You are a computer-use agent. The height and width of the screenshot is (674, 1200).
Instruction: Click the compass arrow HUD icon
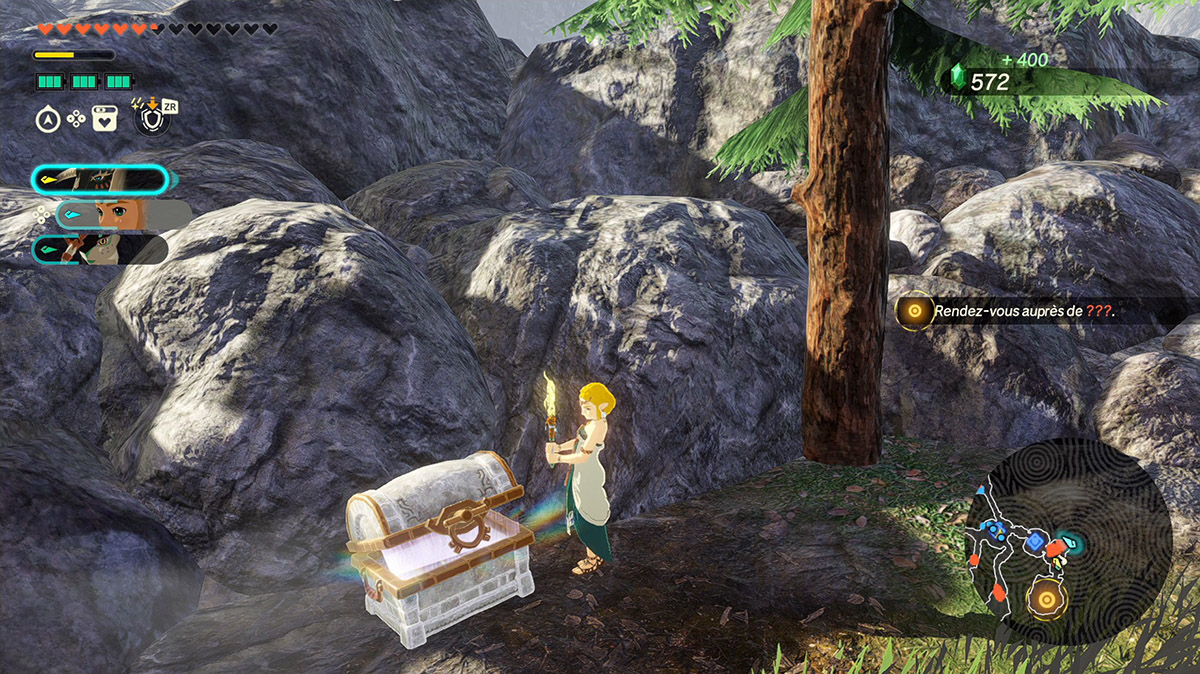click(x=46, y=119)
